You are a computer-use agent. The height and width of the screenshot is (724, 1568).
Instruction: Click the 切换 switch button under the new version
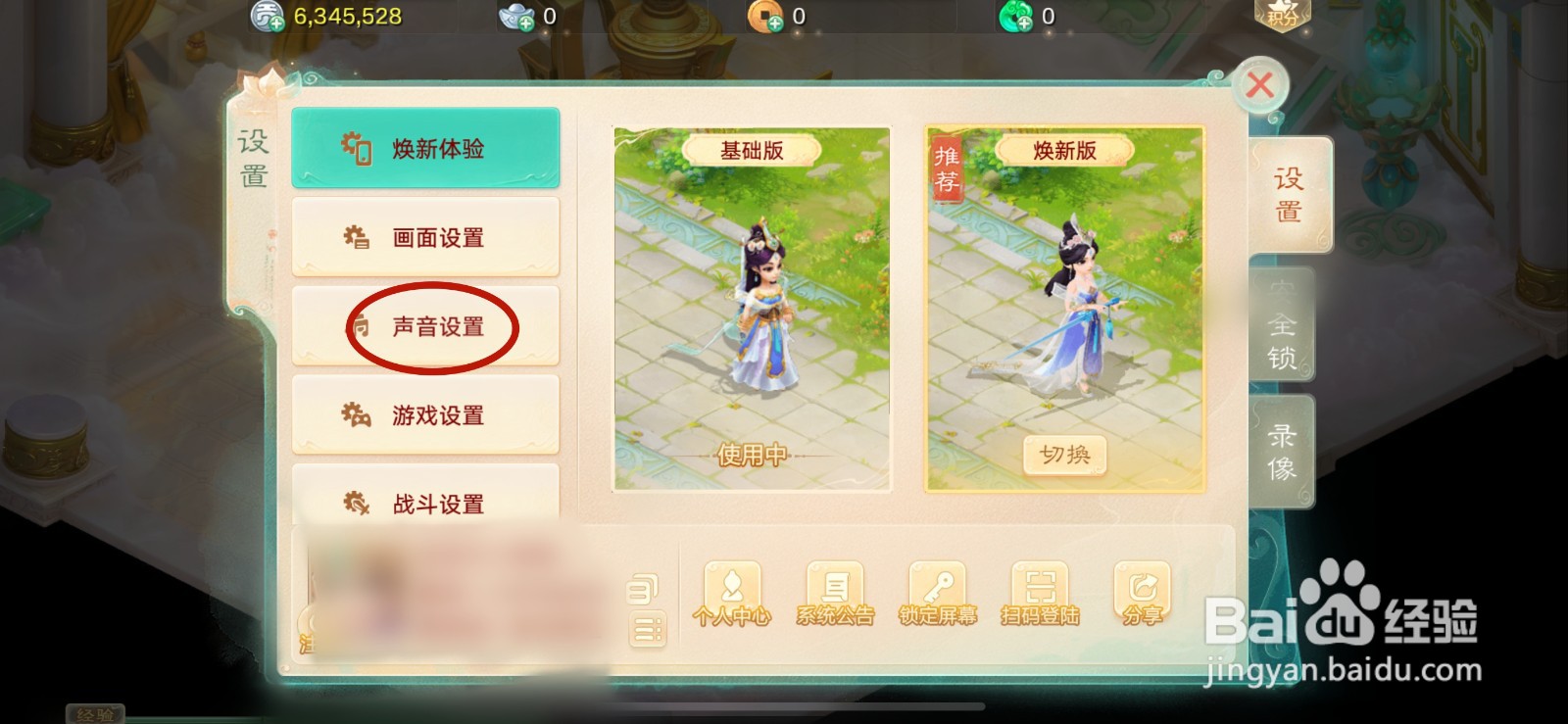tap(1064, 455)
